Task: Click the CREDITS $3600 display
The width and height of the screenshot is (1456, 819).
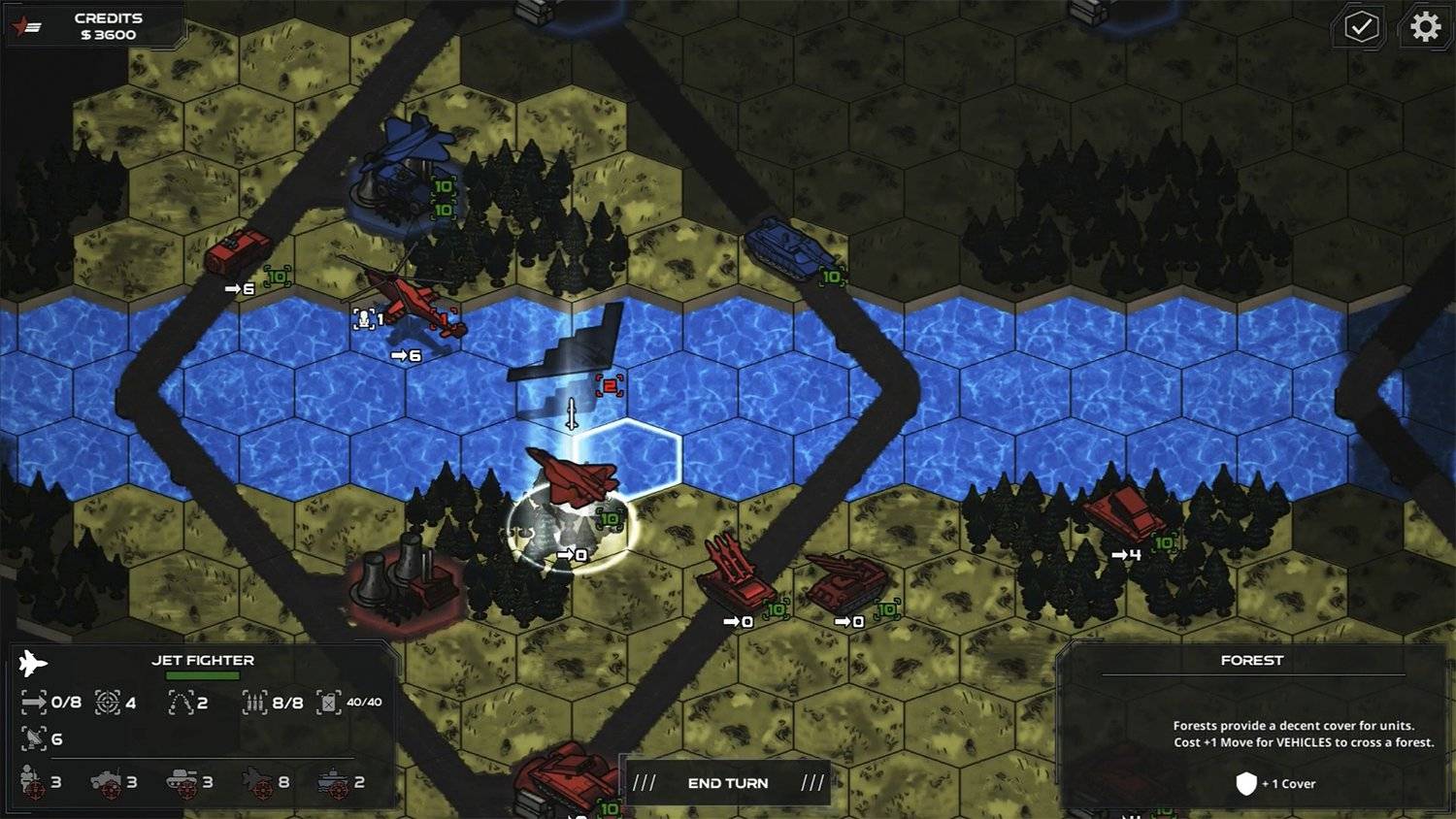Action: click(x=109, y=25)
